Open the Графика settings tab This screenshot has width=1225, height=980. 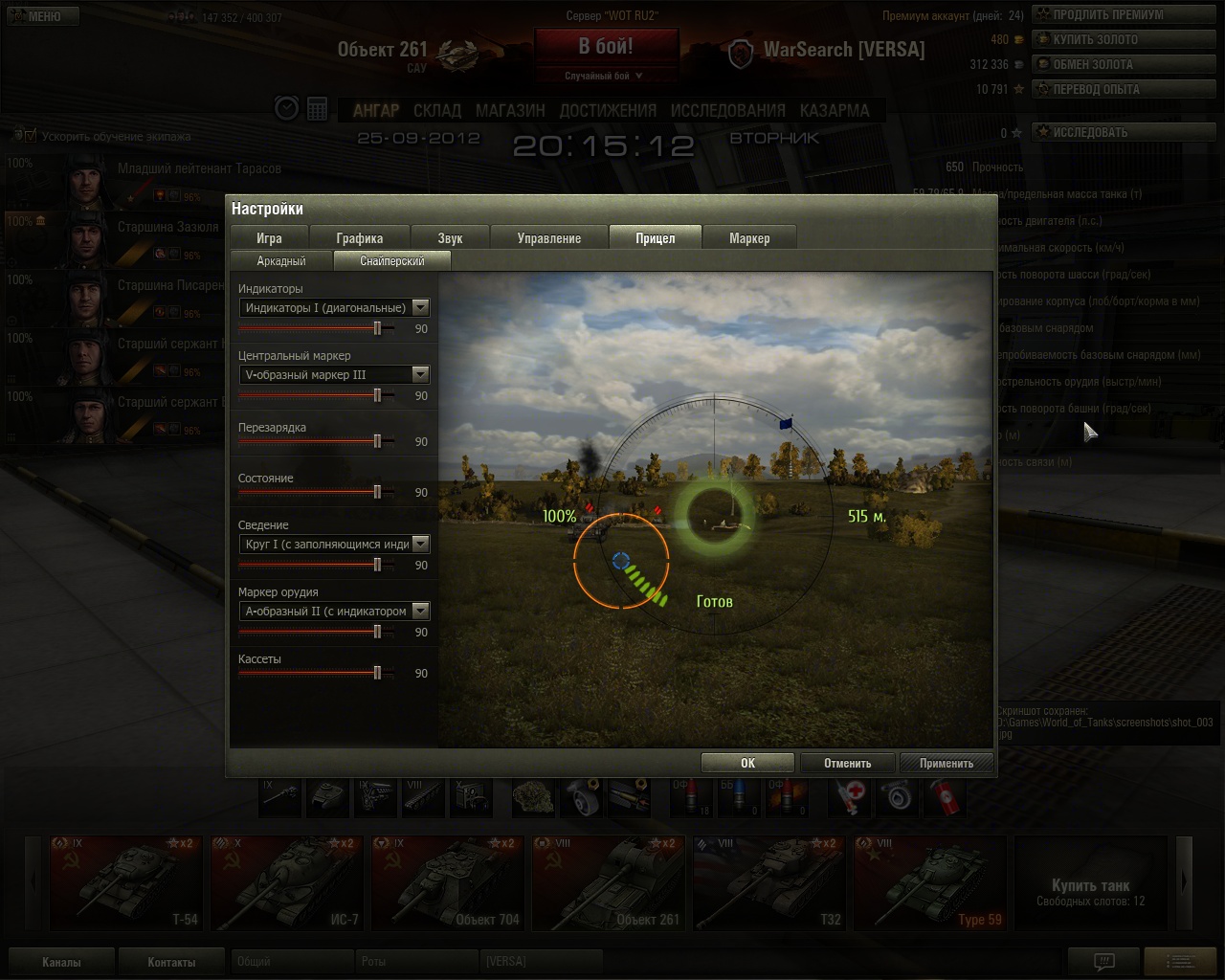360,237
